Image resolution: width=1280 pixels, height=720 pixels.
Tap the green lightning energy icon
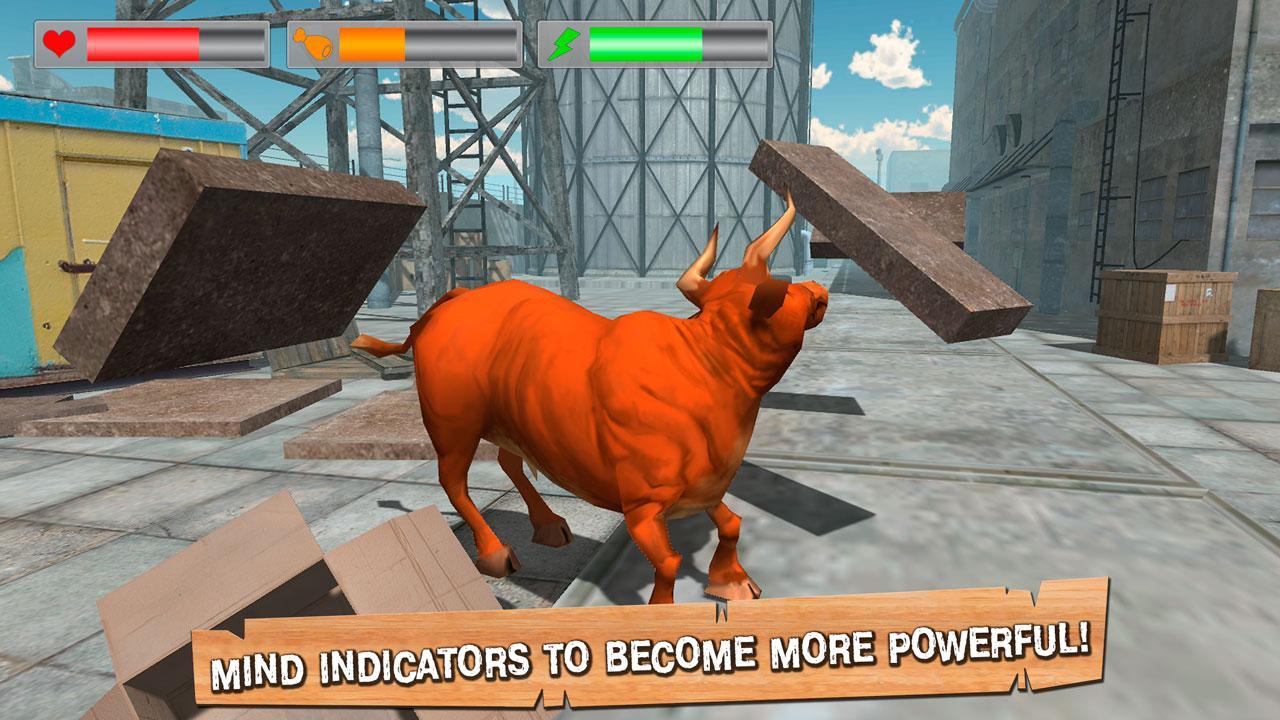coord(567,42)
